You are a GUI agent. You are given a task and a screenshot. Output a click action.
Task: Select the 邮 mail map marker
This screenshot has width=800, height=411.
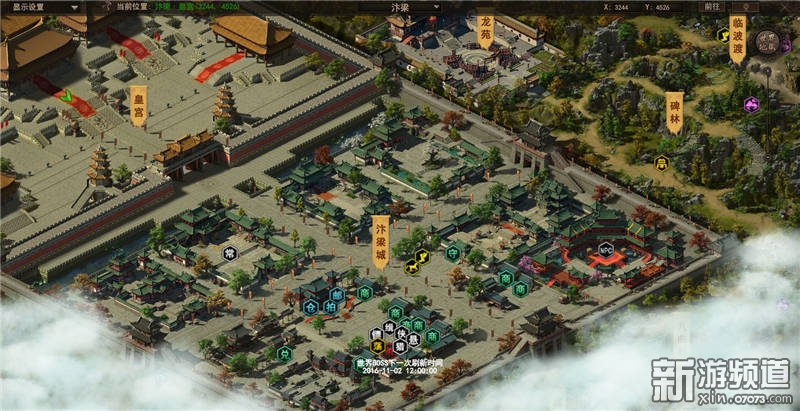(x=338, y=294)
